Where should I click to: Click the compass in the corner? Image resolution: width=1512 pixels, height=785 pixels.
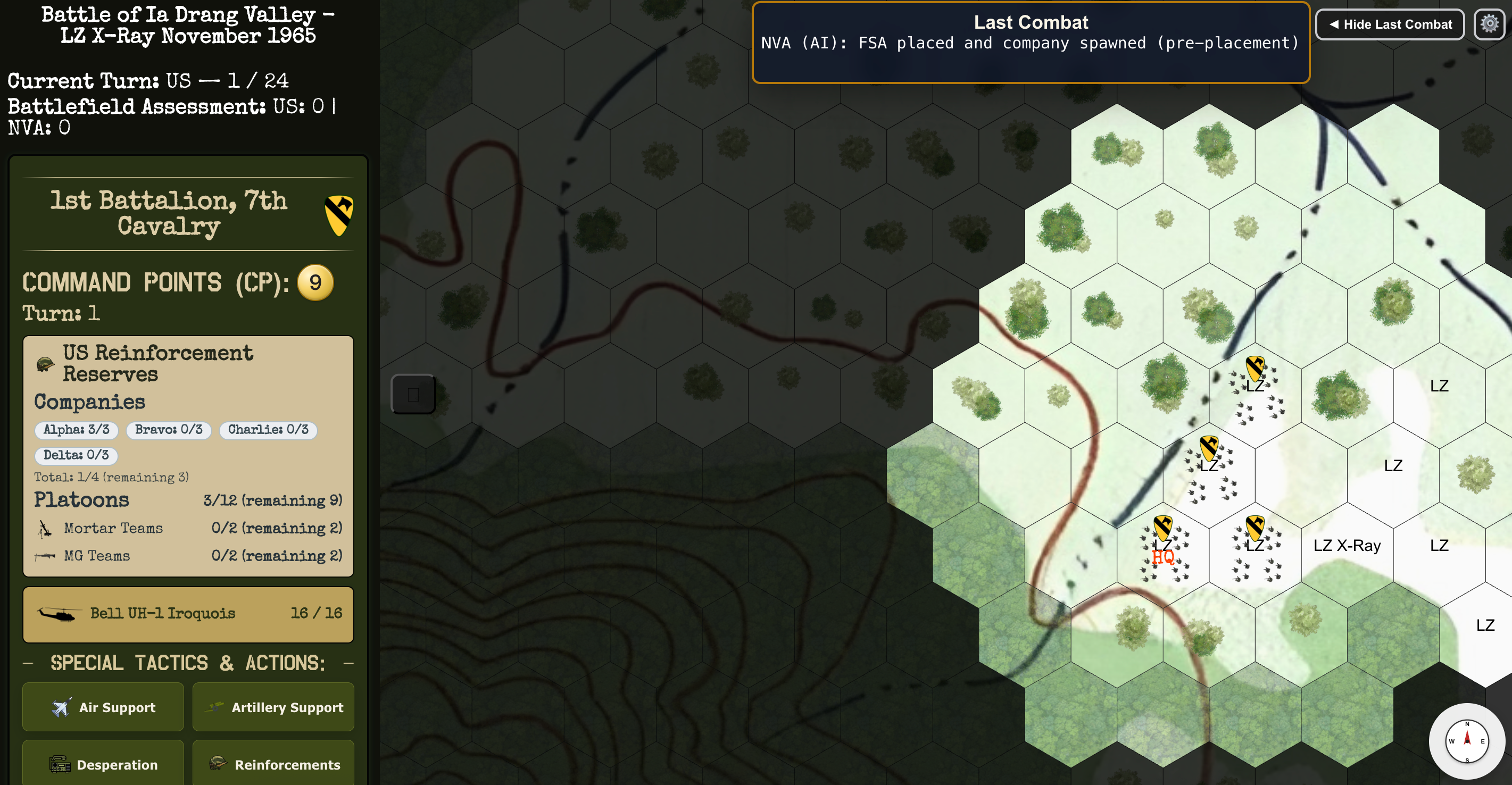click(x=1466, y=740)
